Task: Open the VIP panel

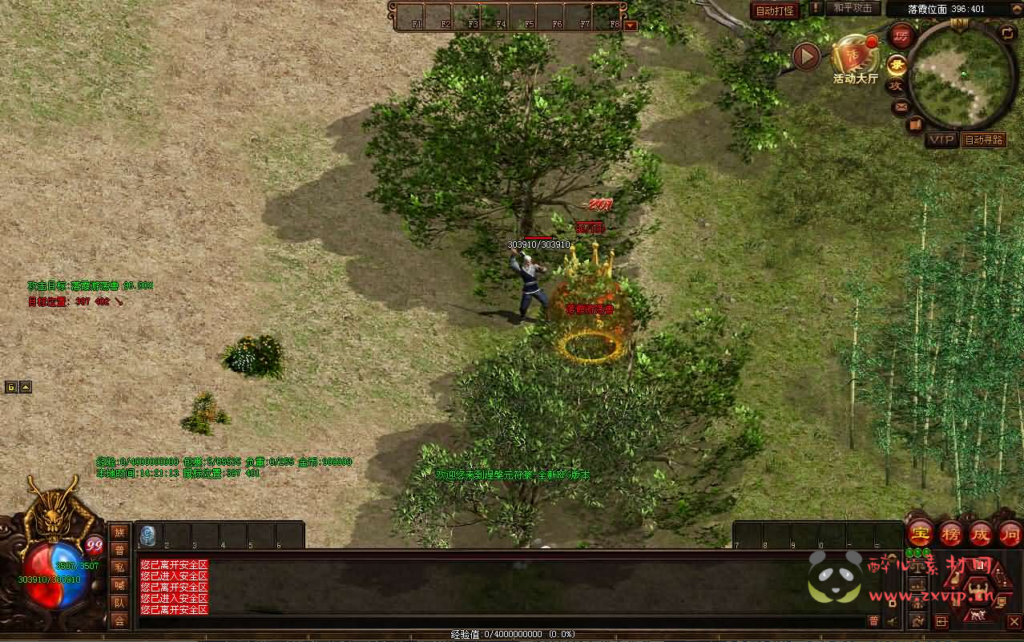Action: click(x=939, y=140)
